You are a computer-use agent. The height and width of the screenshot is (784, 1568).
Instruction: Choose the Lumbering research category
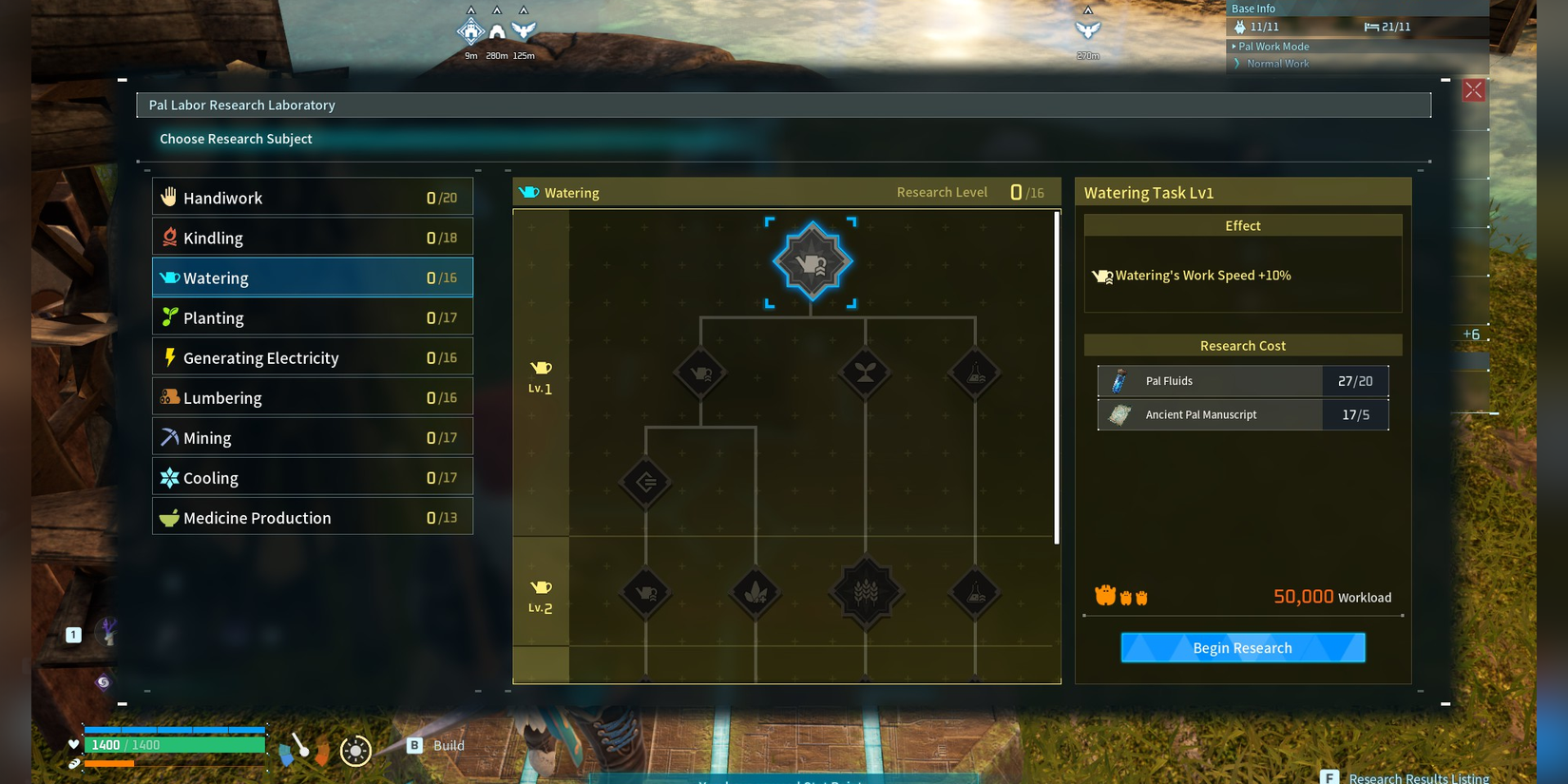click(312, 397)
